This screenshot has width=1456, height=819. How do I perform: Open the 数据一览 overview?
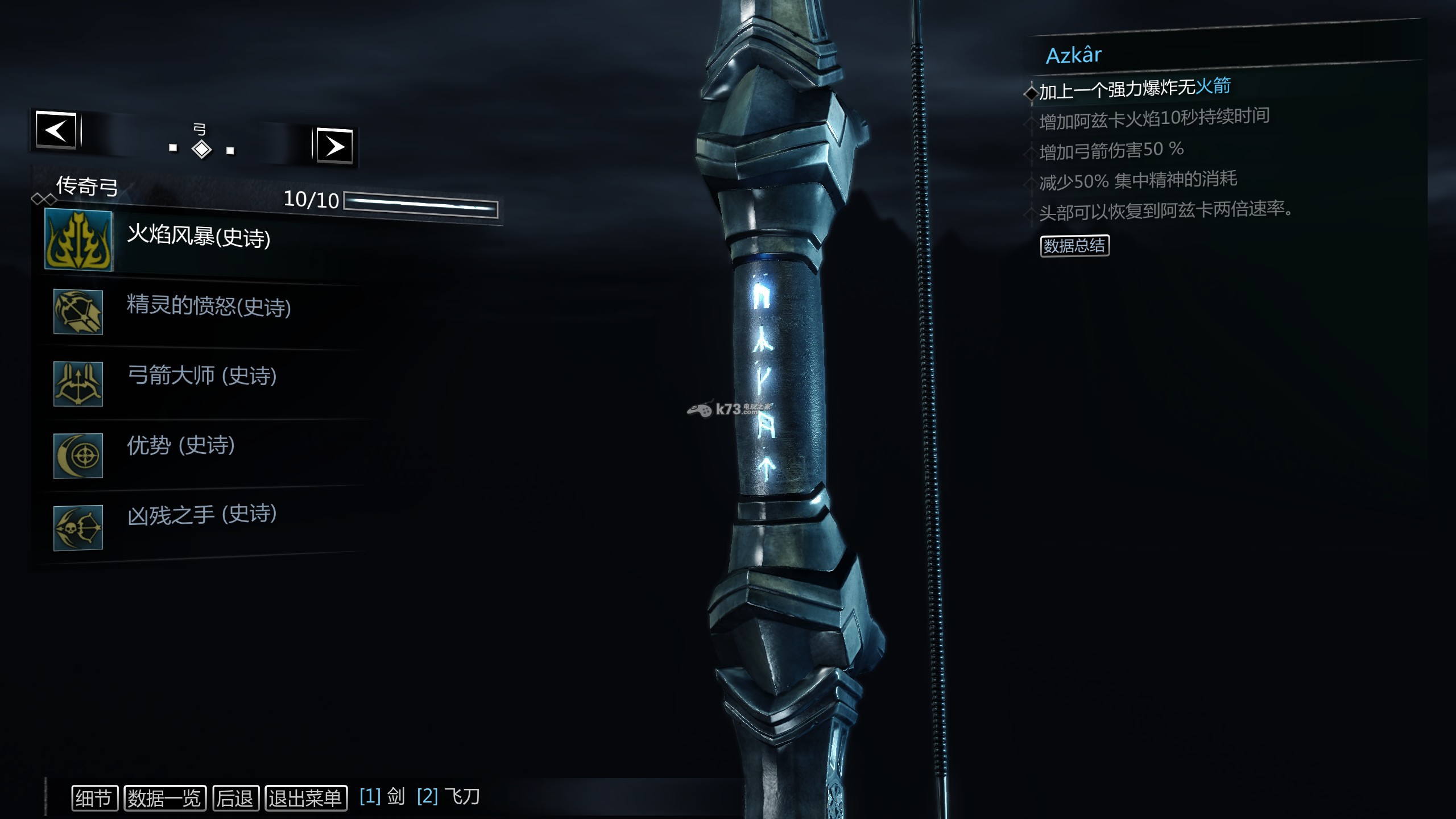pos(164,798)
